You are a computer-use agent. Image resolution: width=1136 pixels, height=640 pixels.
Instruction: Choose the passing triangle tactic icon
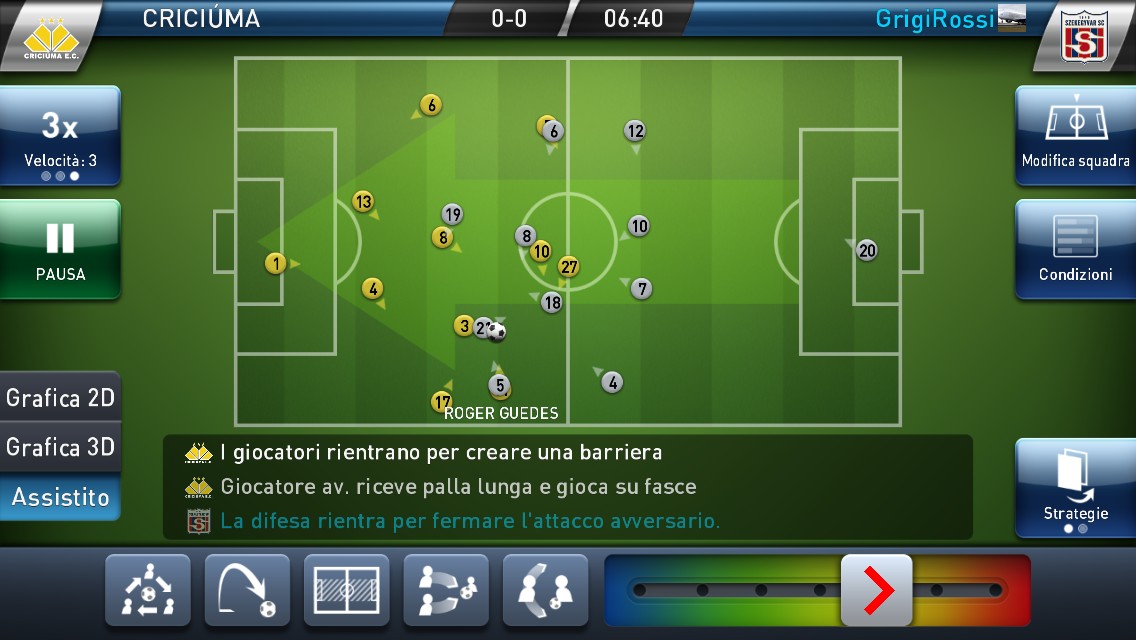tap(147, 591)
